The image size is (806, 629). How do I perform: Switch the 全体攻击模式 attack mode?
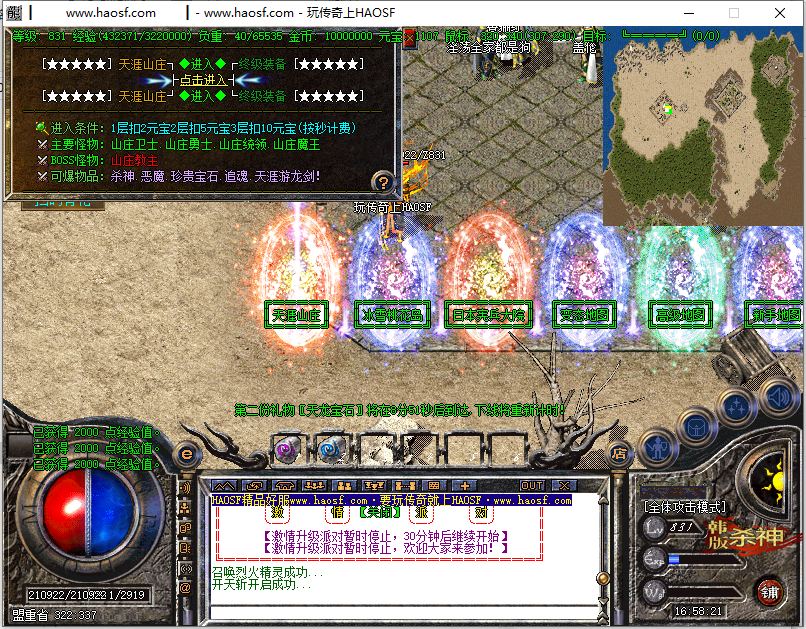pyautogui.click(x=685, y=507)
